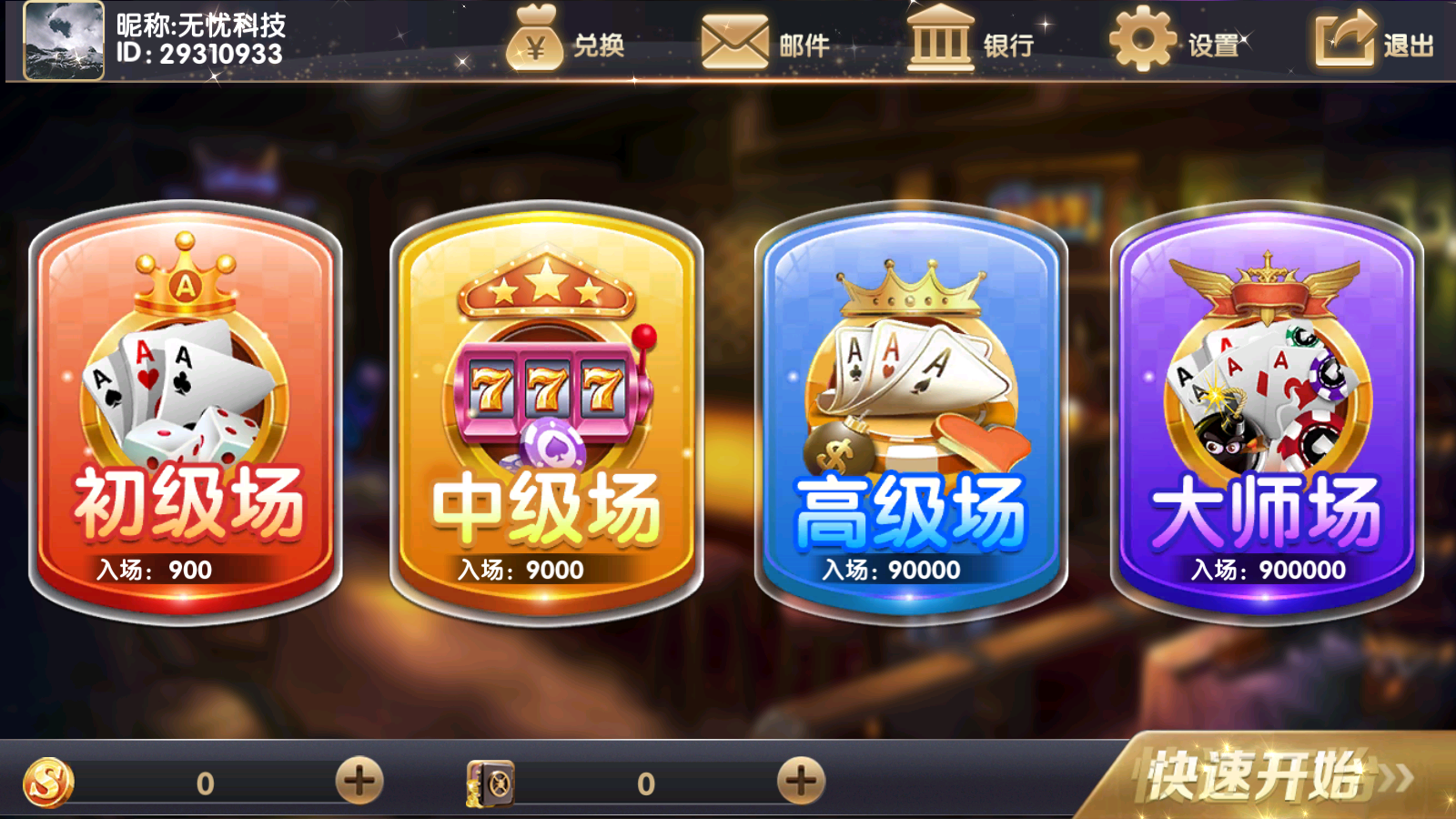Open the safe vault icon
This screenshot has height=819, width=1456.
489,780
